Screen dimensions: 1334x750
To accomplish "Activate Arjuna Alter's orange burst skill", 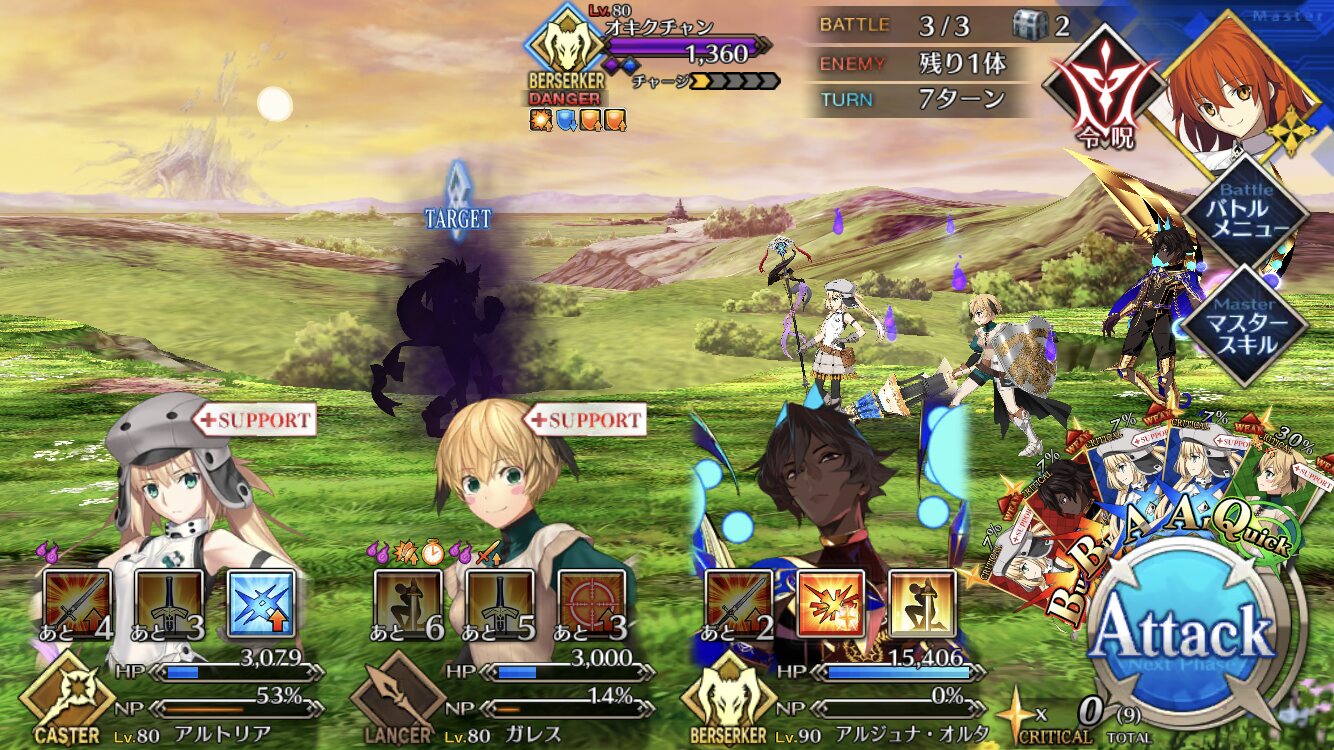I will pos(830,603).
